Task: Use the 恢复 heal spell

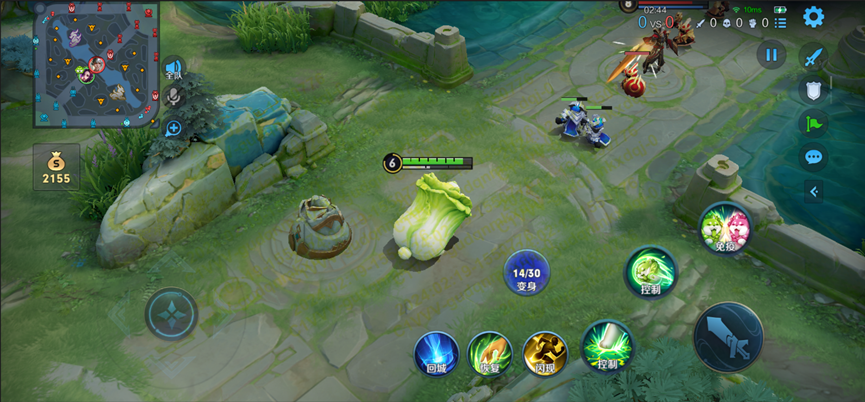Action: click(x=490, y=354)
